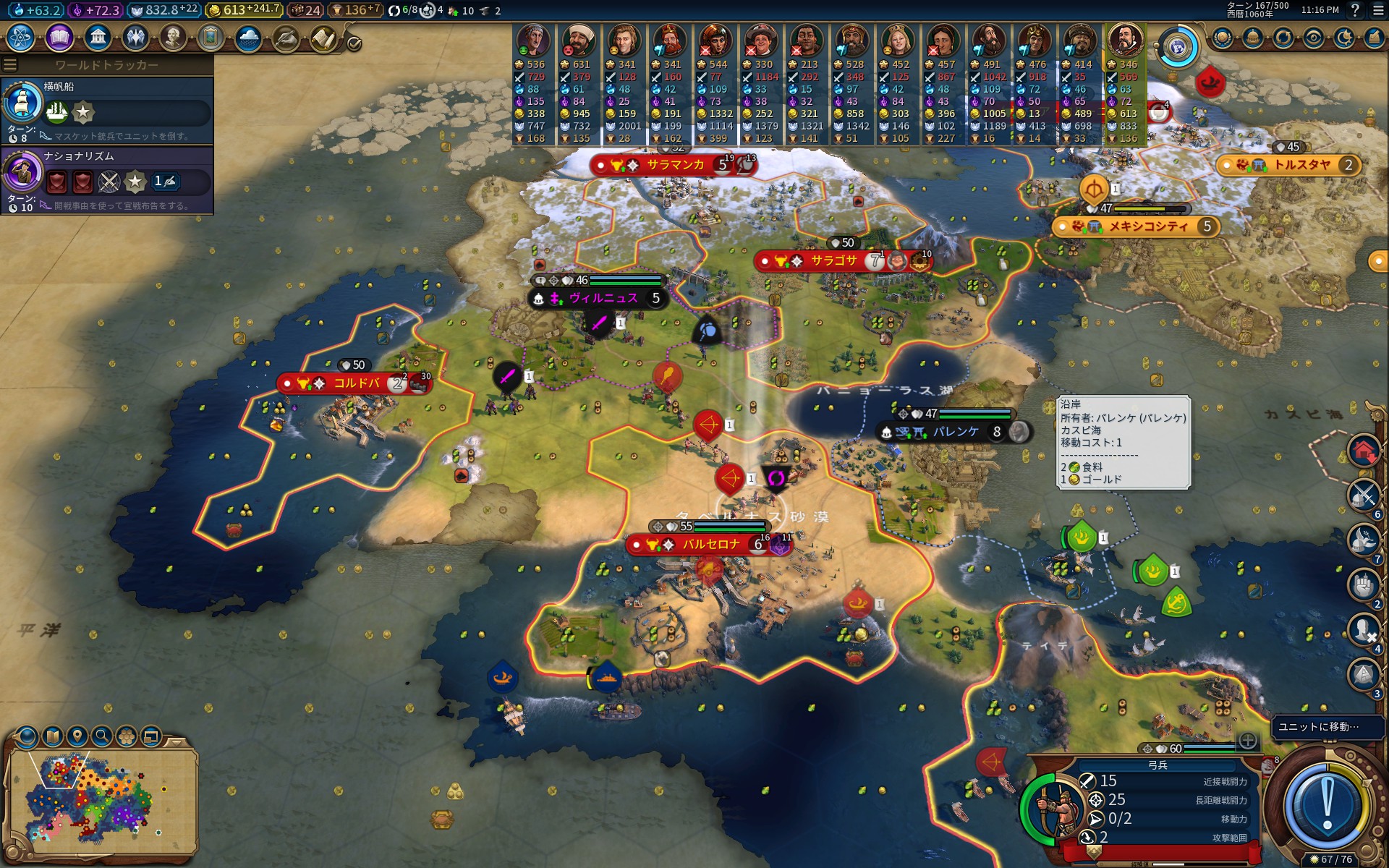Screen dimensions: 1389x868
Task: Click the world minimap
Action: pyautogui.click(x=101, y=803)
